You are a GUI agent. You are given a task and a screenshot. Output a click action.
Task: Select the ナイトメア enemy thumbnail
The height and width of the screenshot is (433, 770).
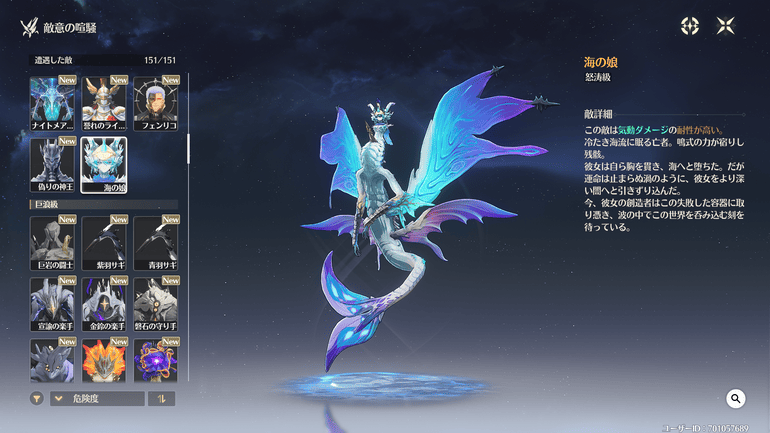tap(54, 104)
